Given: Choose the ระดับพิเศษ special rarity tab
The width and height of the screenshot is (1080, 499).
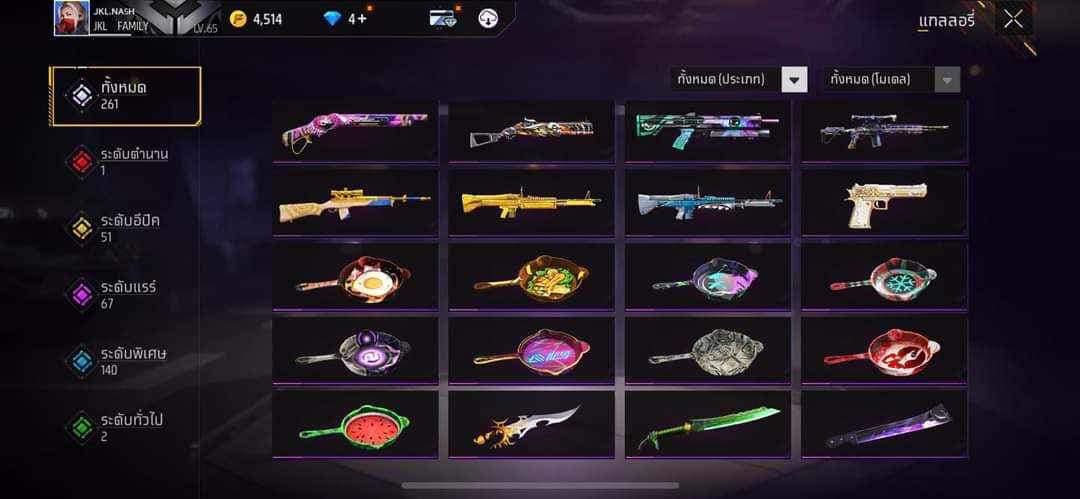Looking at the screenshot, I should click(126, 361).
